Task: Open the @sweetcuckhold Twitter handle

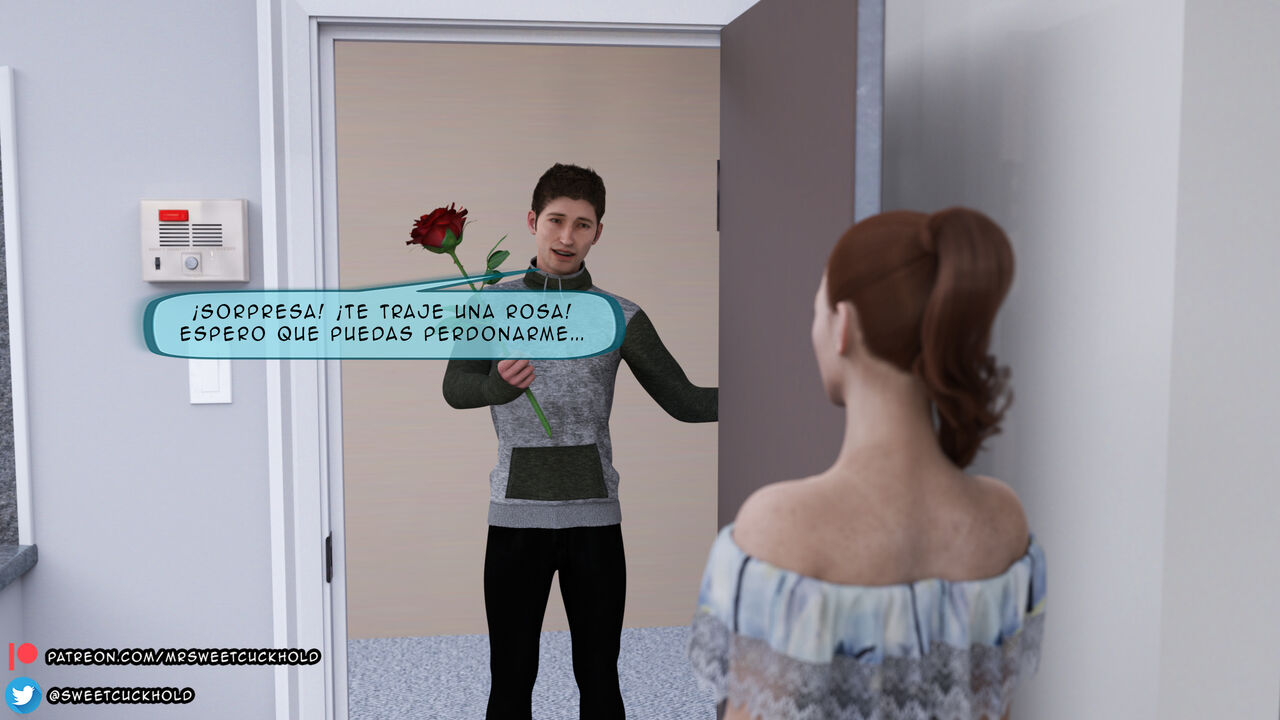Action: (120, 695)
